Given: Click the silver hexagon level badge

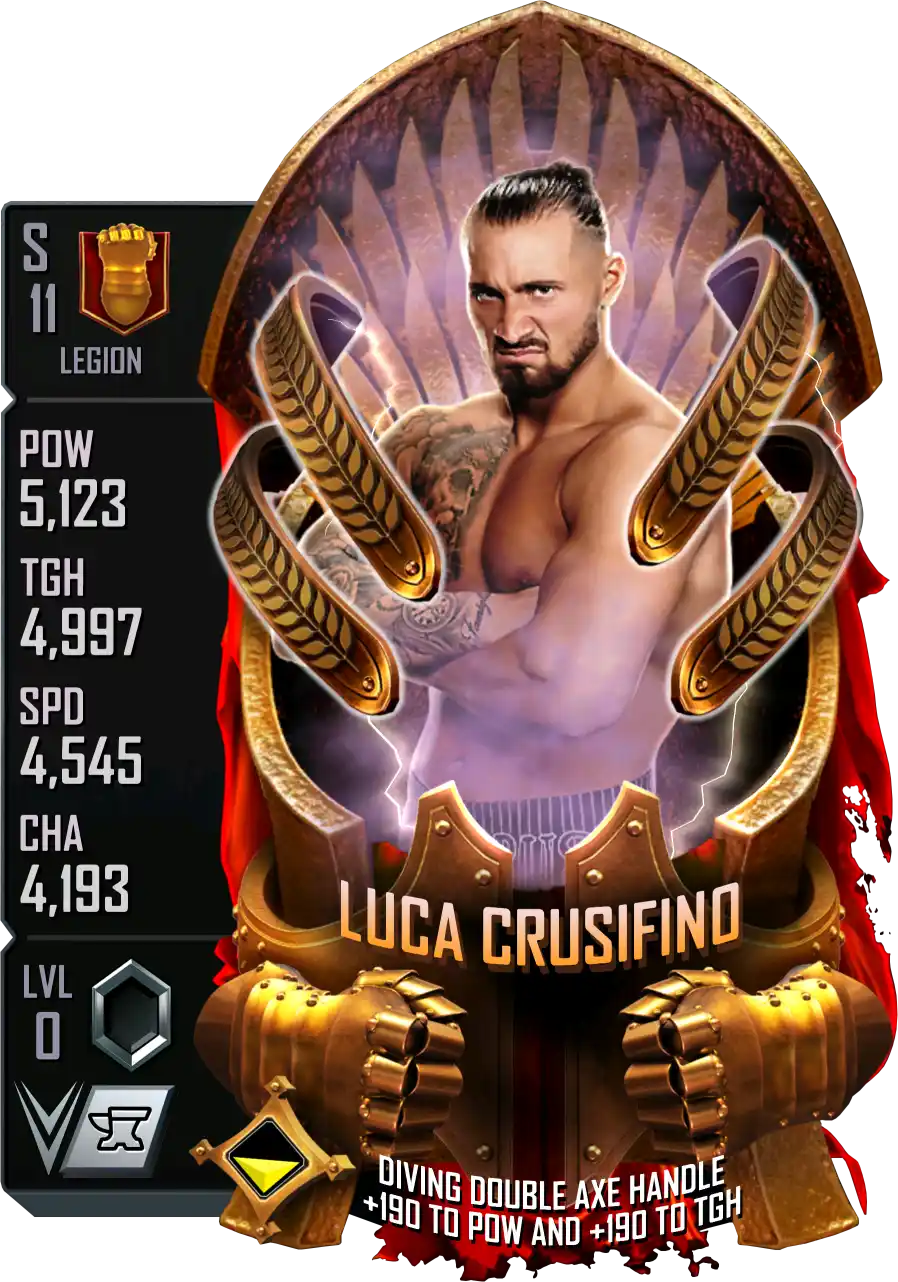Looking at the screenshot, I should [x=132, y=1011].
